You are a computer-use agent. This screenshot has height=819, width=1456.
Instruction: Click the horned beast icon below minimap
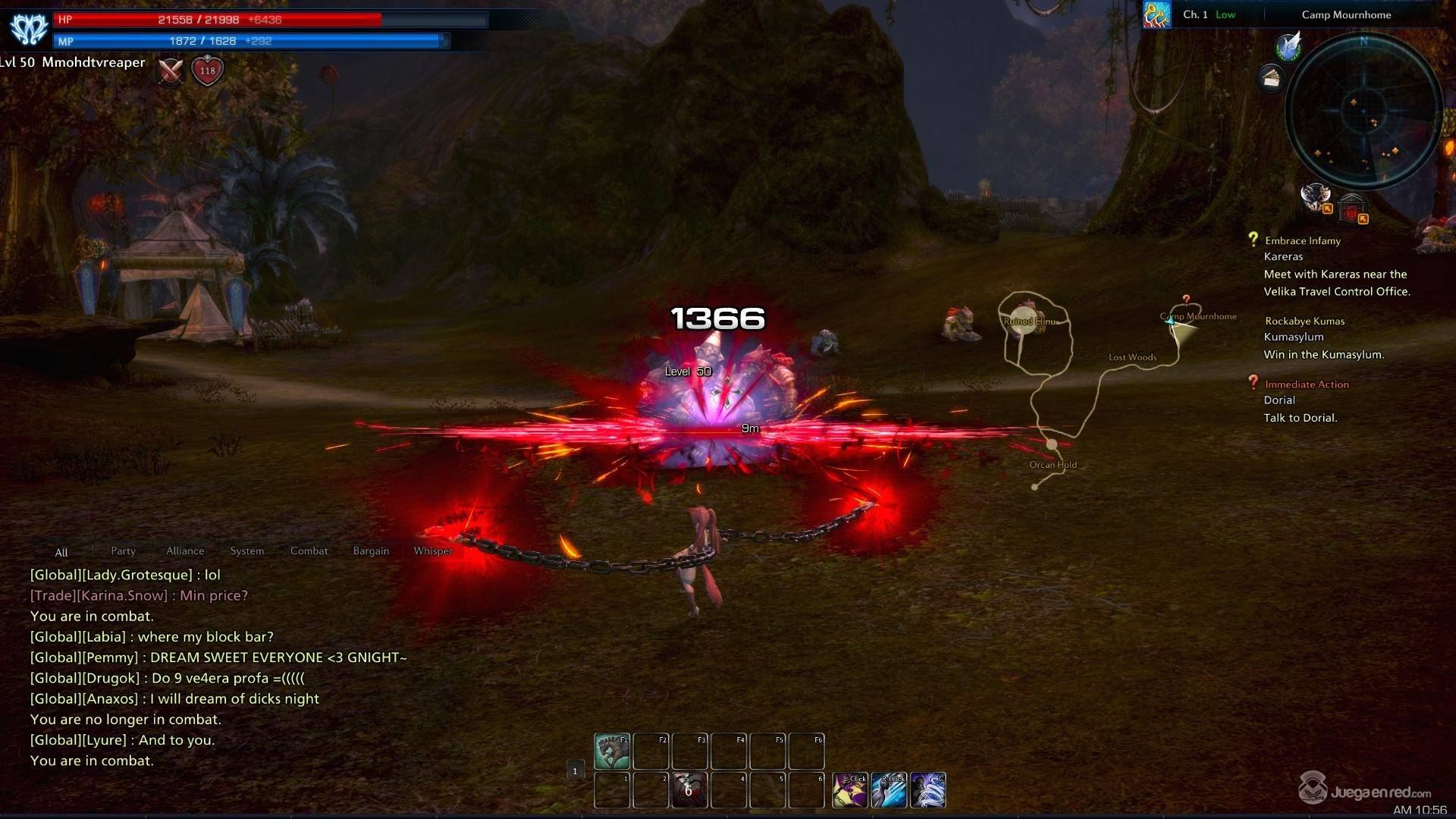pyautogui.click(x=1315, y=197)
